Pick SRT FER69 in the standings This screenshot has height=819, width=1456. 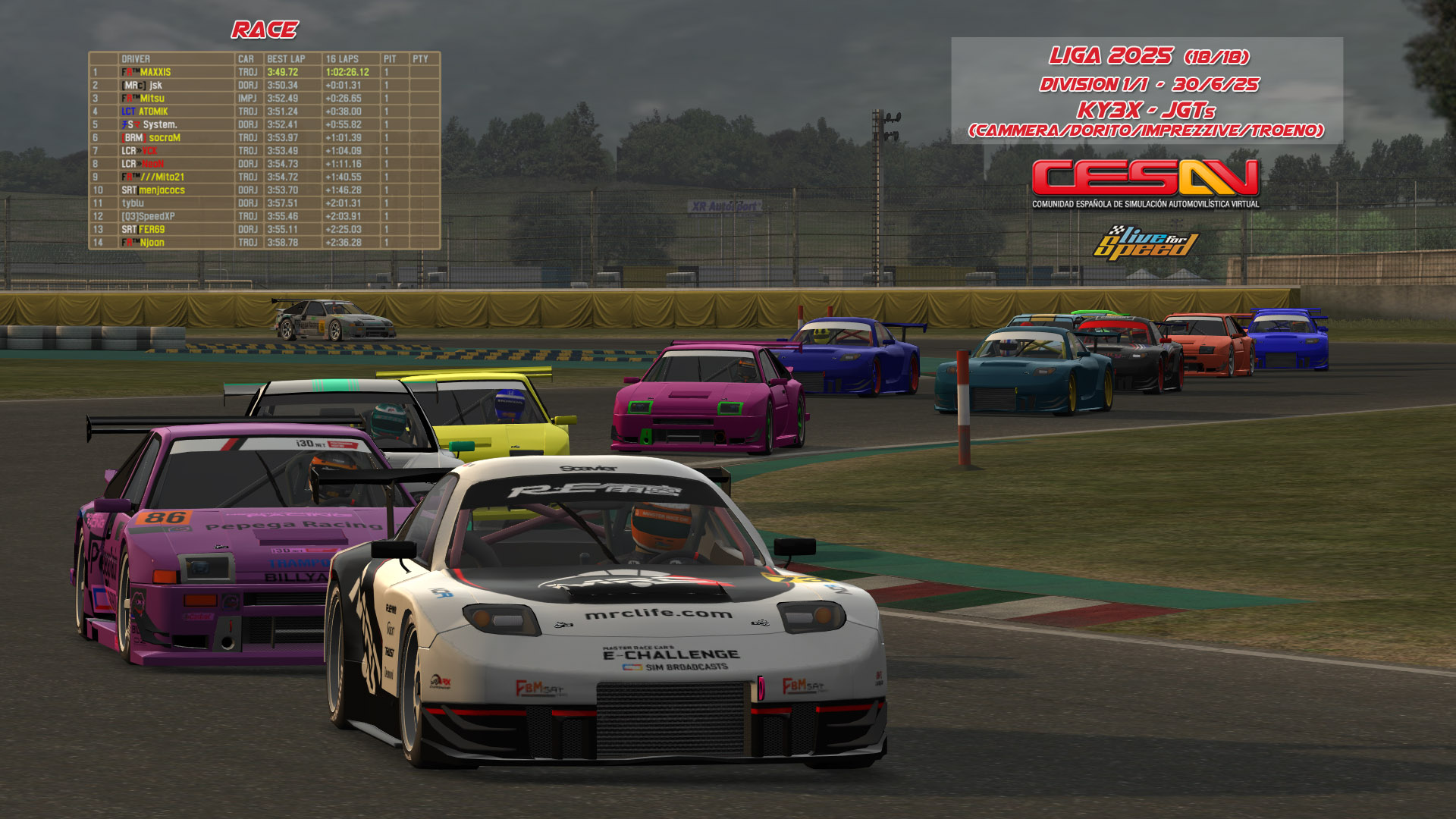143,229
